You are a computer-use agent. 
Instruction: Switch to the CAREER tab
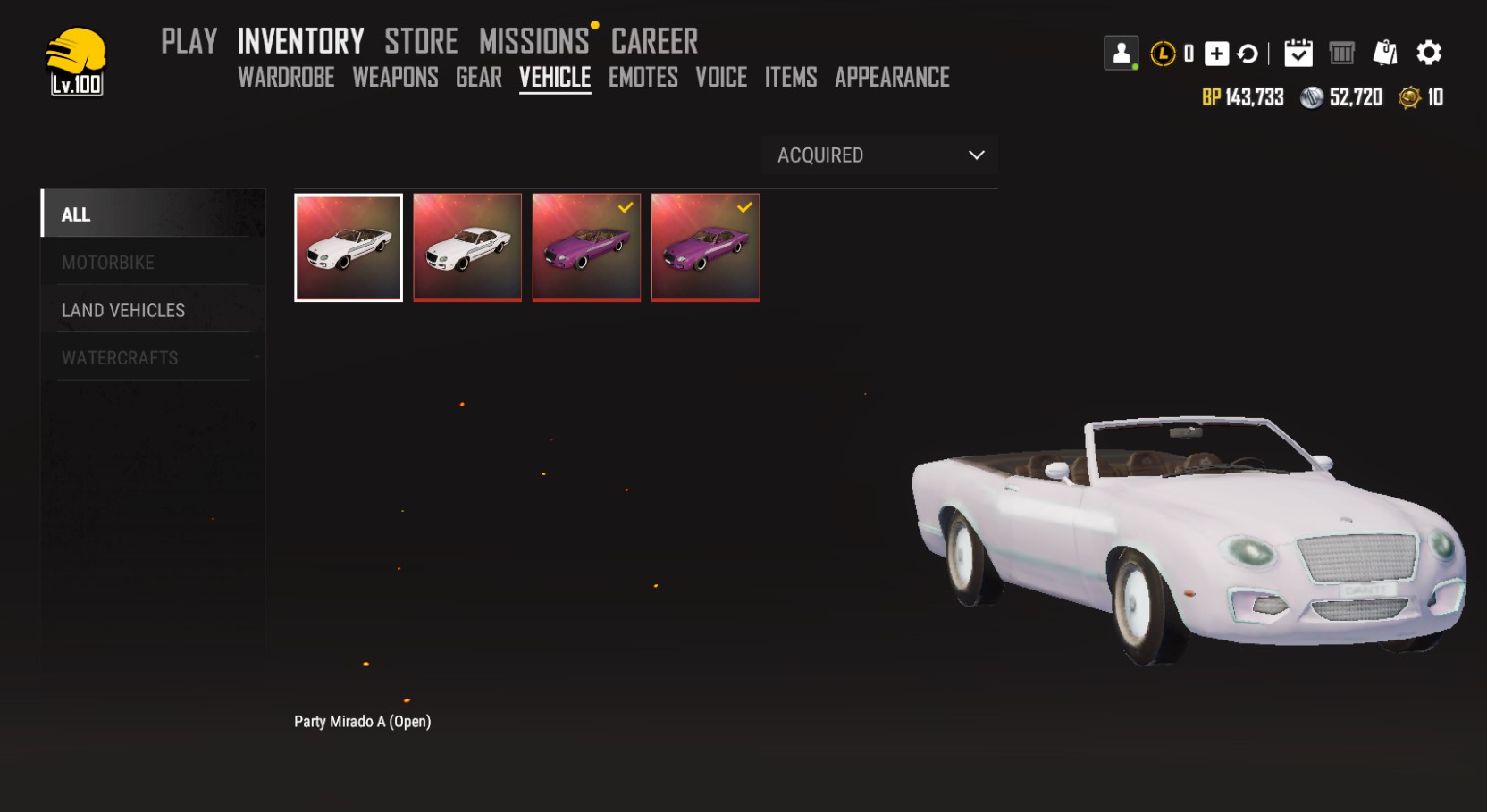point(654,41)
